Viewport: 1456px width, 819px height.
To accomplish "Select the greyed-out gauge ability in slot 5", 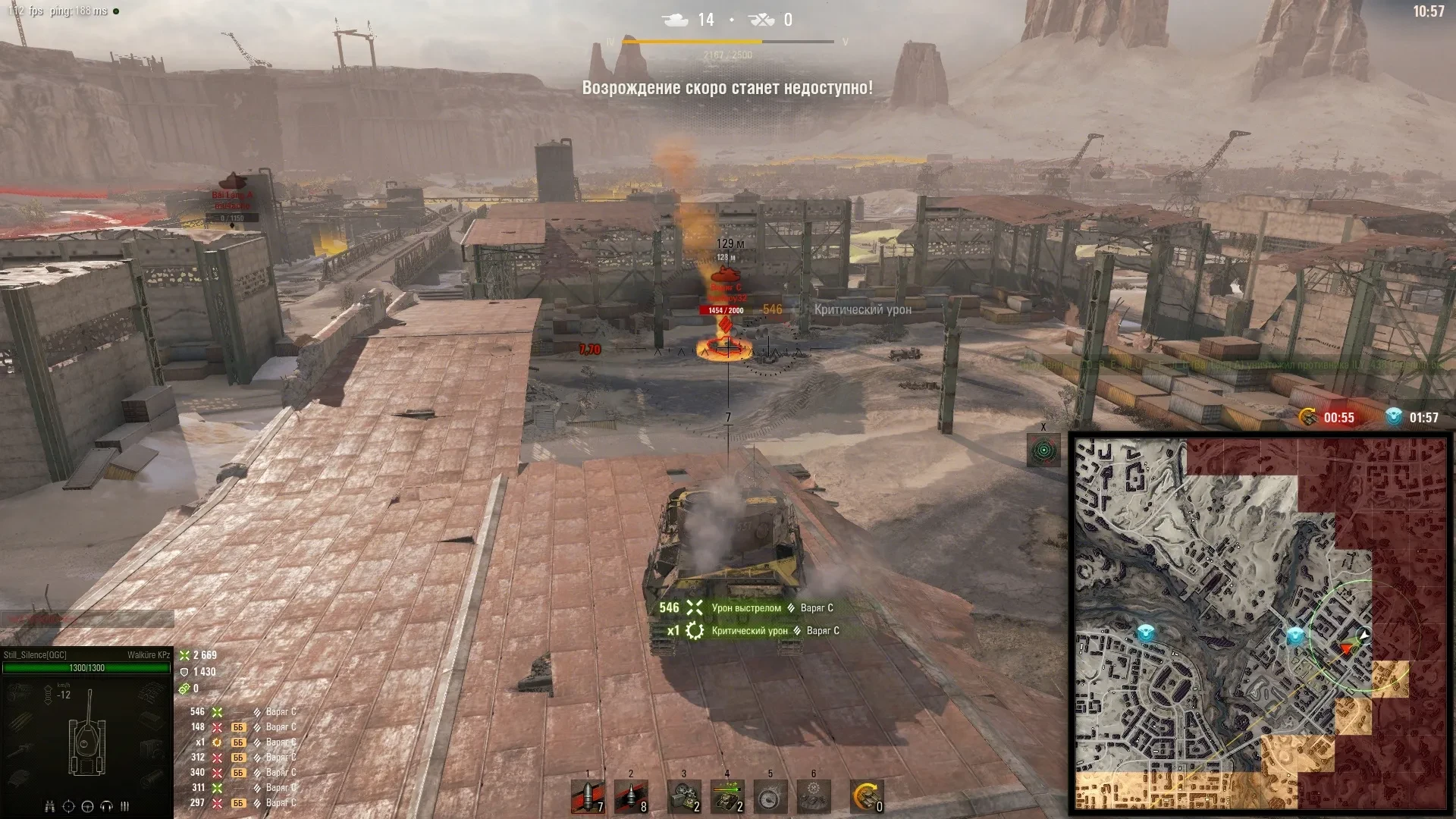I will tap(770, 797).
